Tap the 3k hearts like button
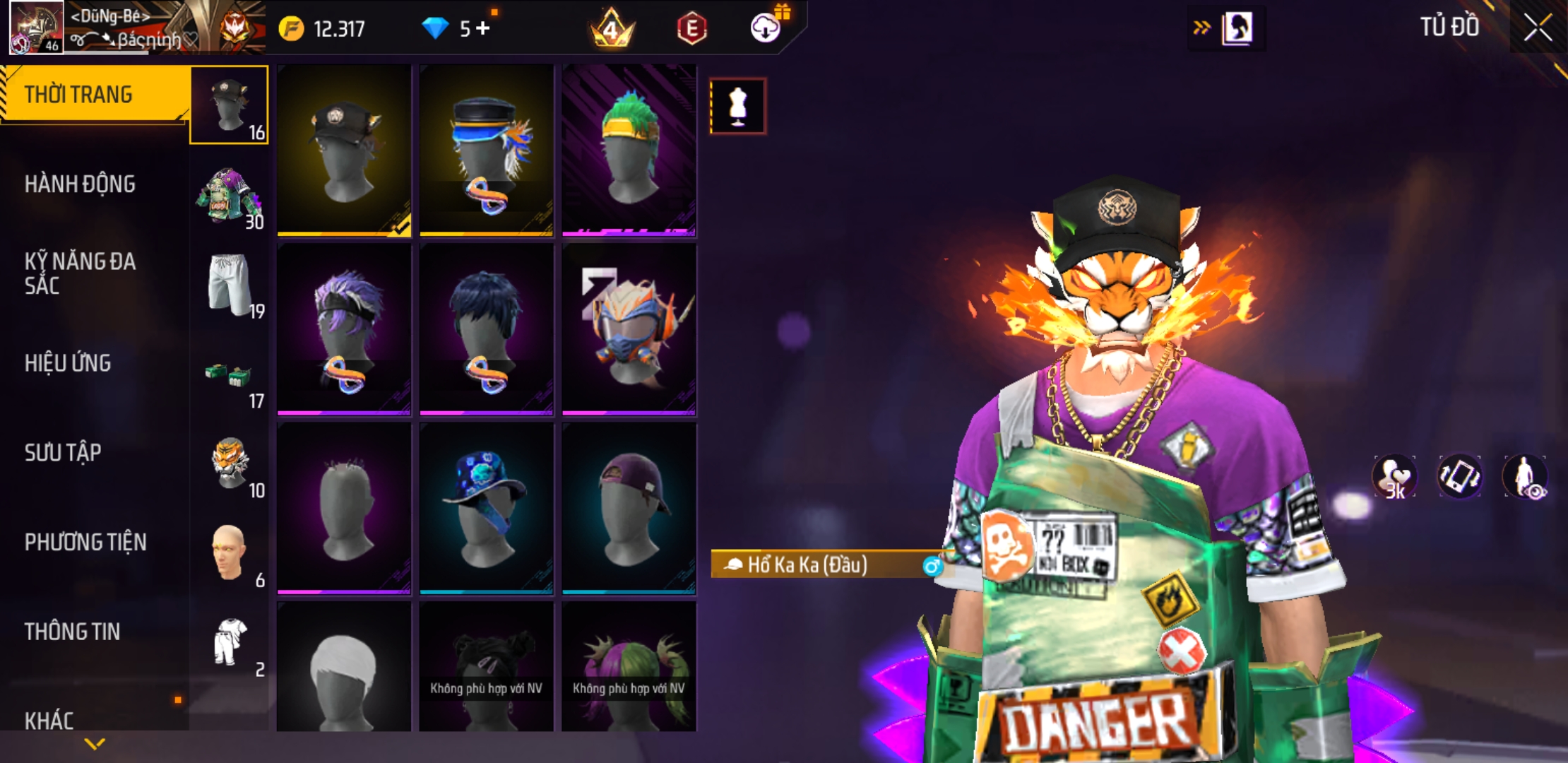This screenshot has height=763, width=1568. coord(1394,477)
